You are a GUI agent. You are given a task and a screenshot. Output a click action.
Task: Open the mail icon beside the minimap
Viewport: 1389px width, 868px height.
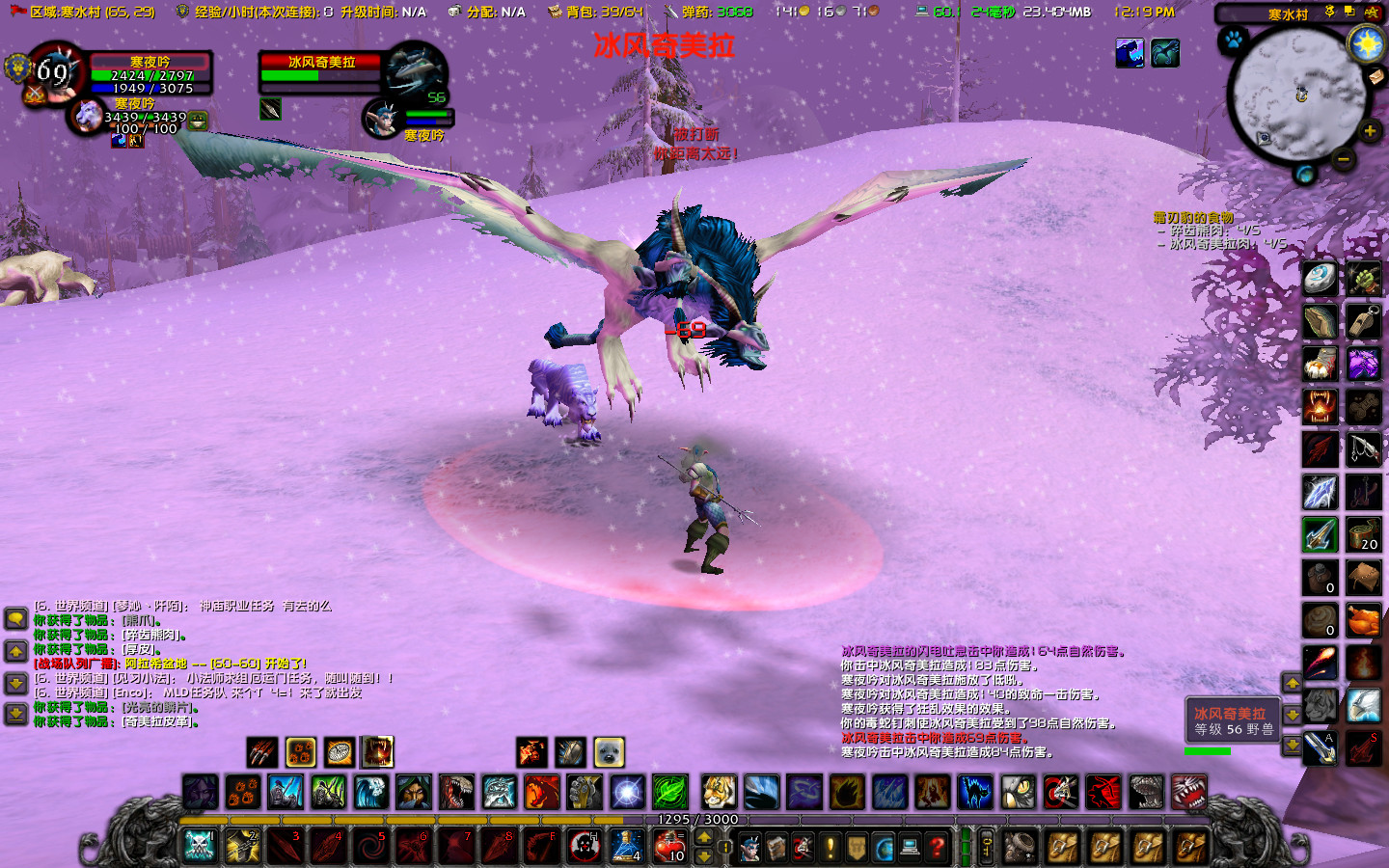(1376, 77)
